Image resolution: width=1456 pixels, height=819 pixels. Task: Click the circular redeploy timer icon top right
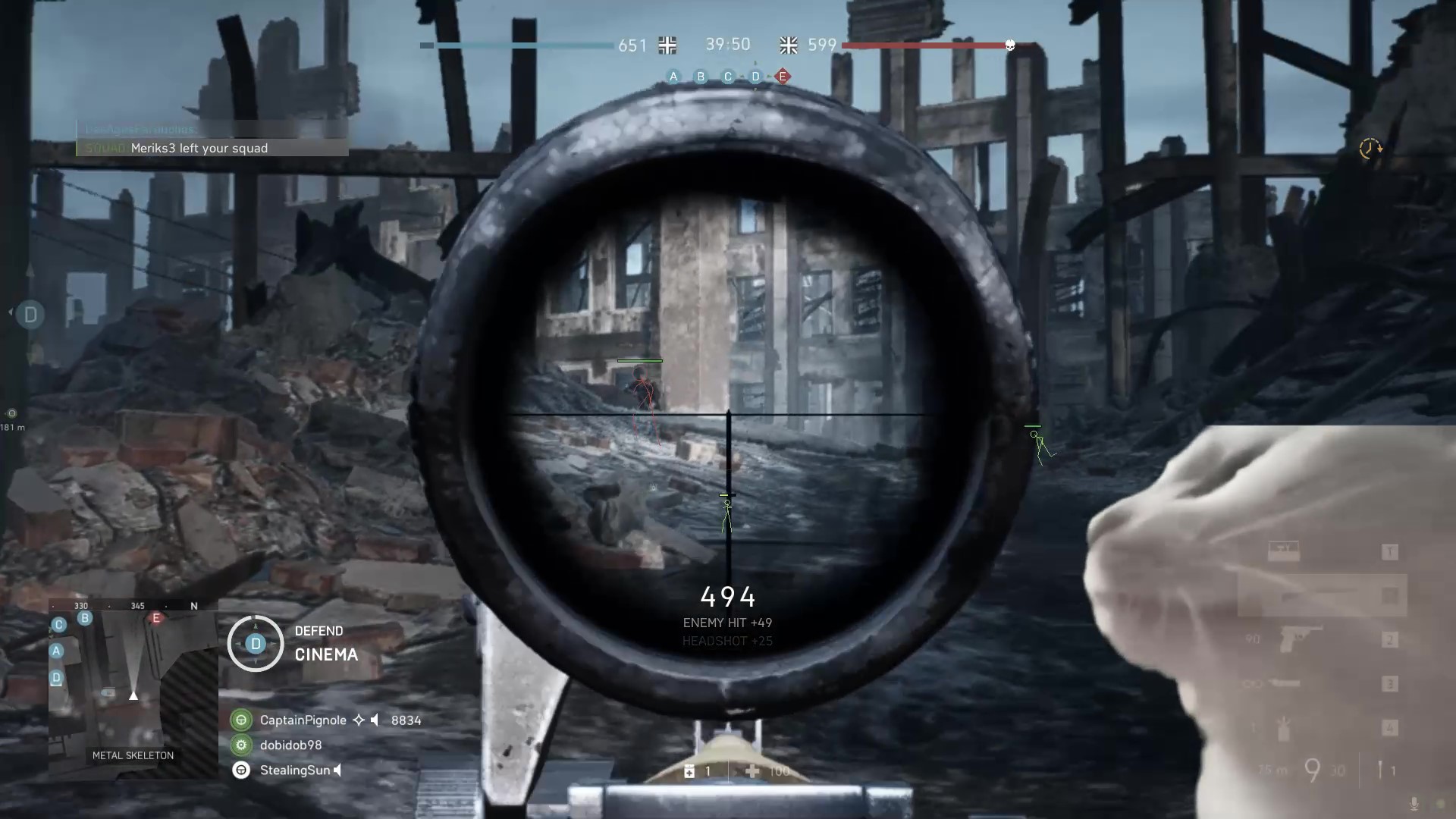1370,149
